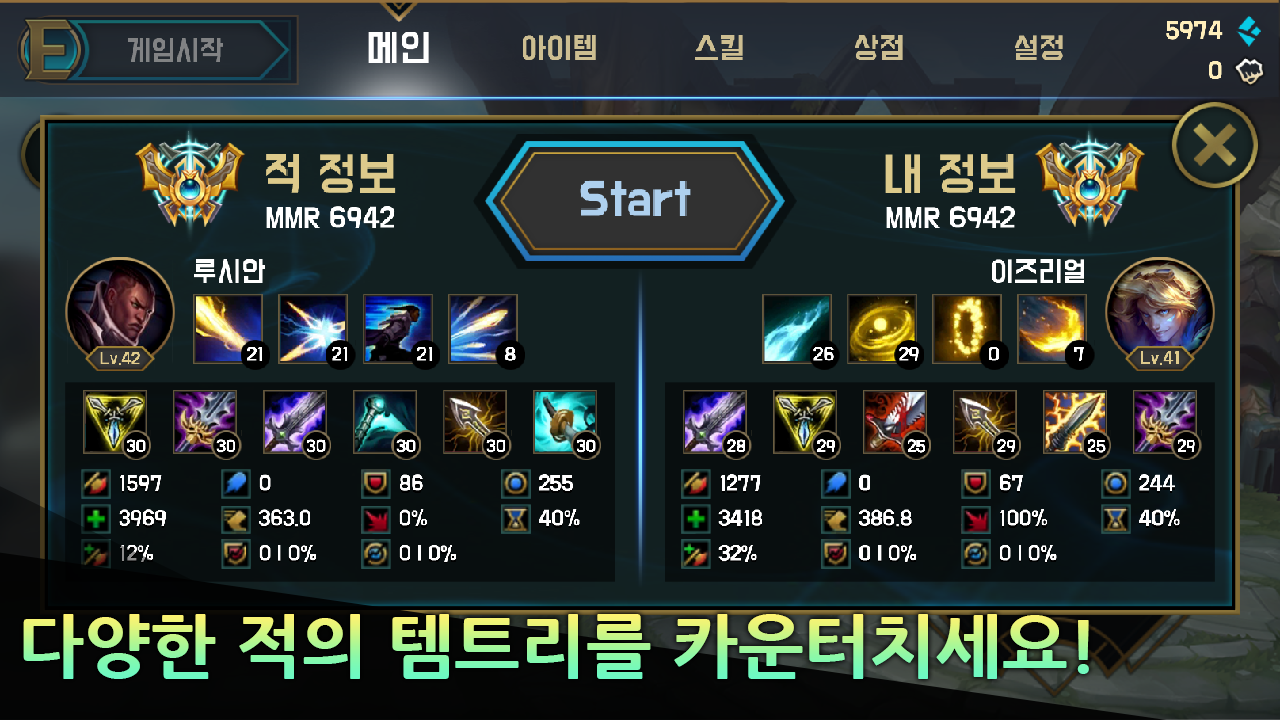Select the Duskblade item in Lucian's build
This screenshot has width=1280, height=720.
point(205,421)
